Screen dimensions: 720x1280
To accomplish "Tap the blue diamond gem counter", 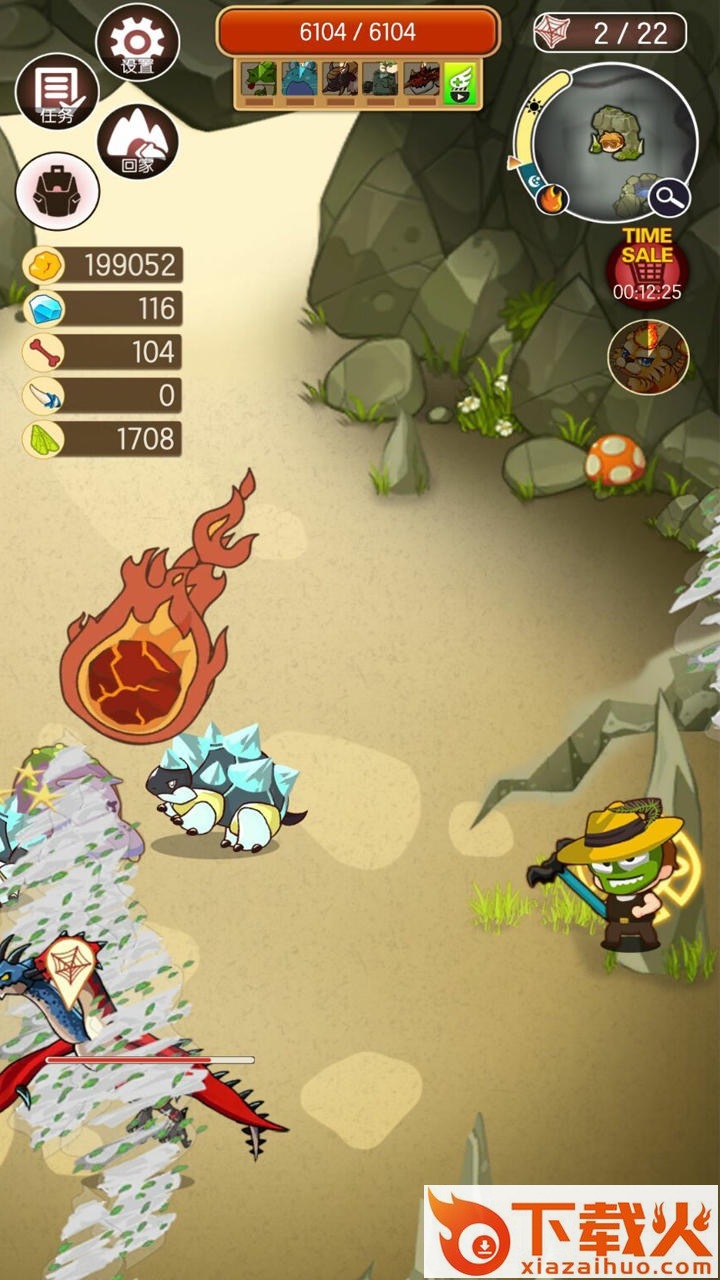I will point(103,309).
